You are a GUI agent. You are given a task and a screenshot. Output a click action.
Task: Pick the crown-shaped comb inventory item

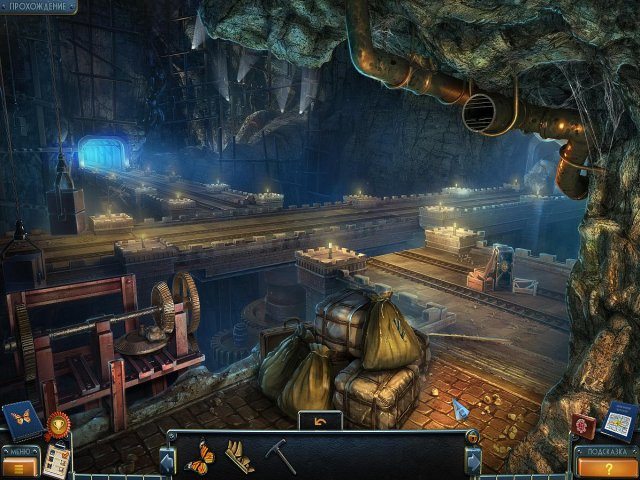coord(238,456)
